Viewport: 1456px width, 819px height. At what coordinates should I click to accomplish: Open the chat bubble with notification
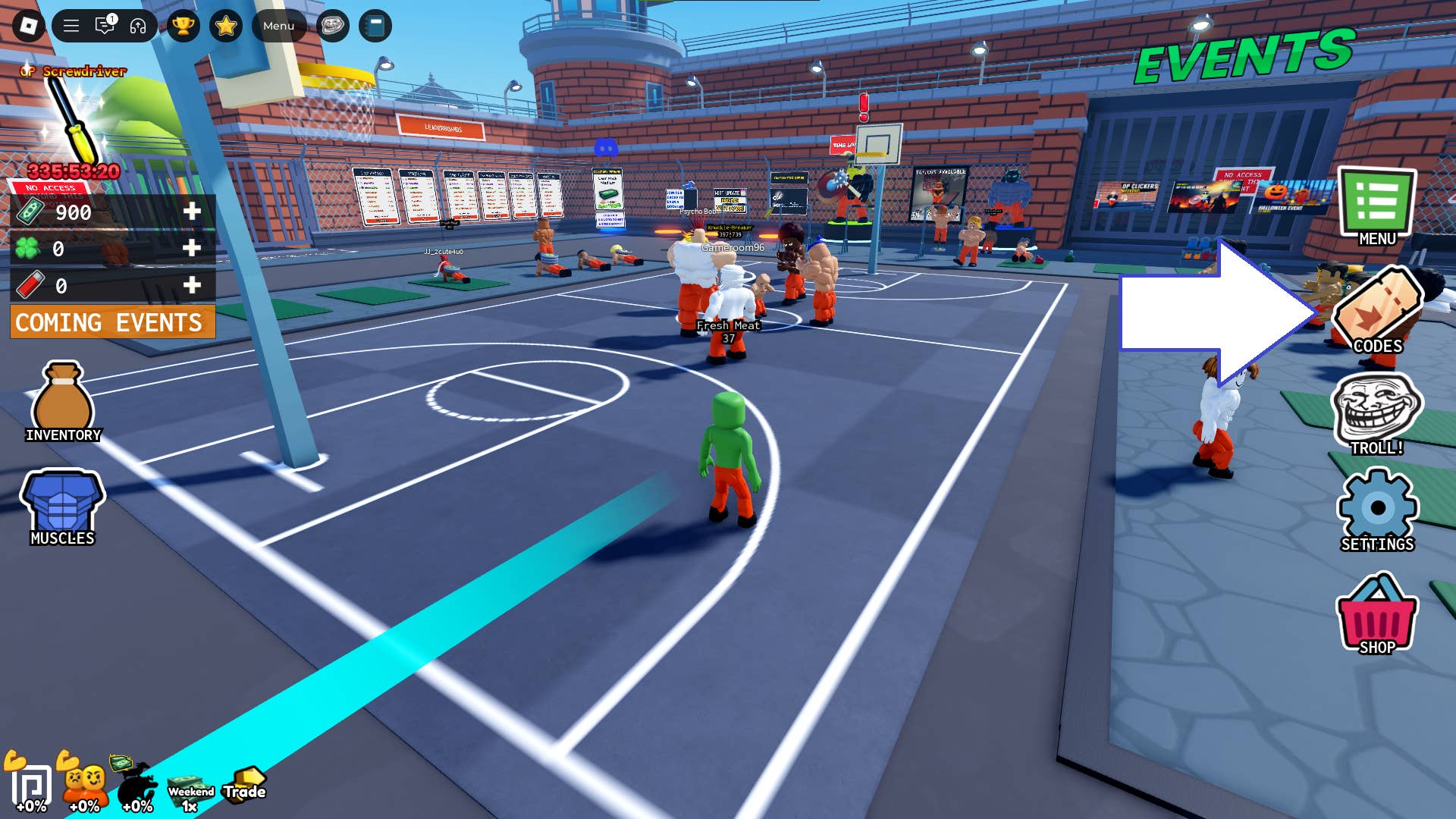tap(104, 25)
